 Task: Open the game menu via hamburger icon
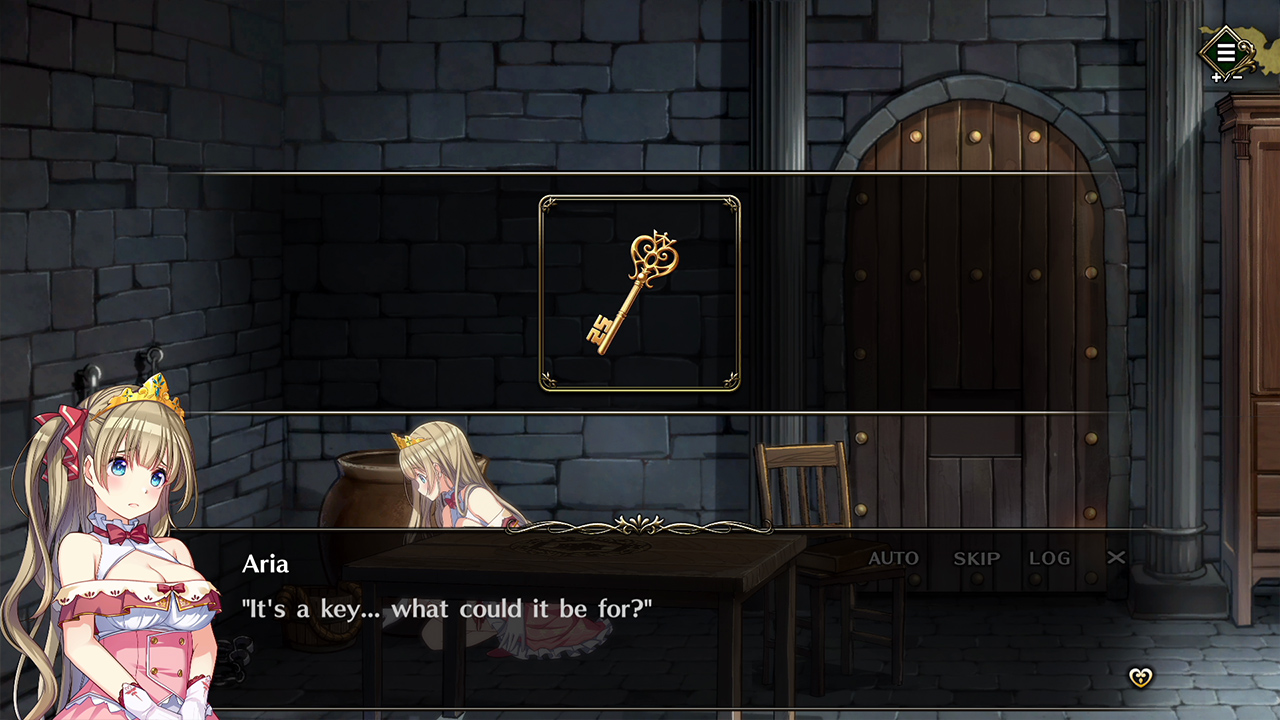[1226, 52]
